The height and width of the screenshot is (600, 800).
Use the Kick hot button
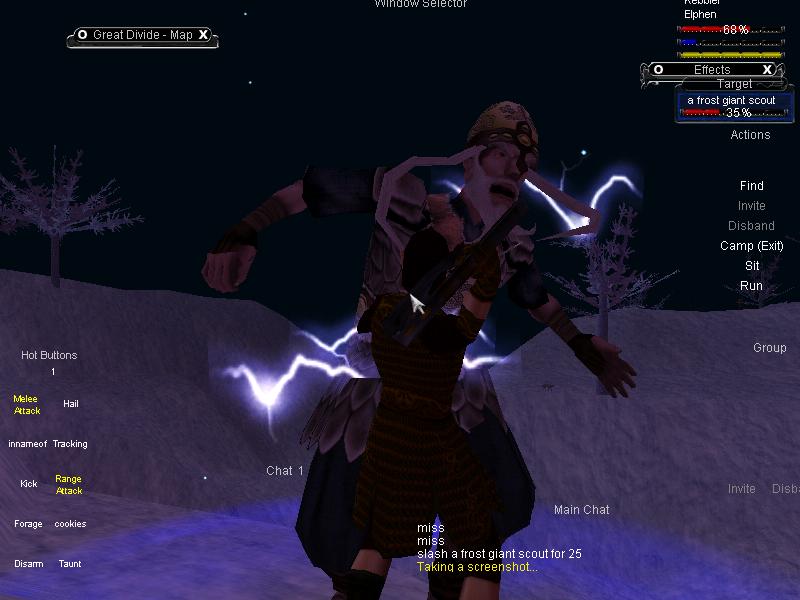coord(28,484)
